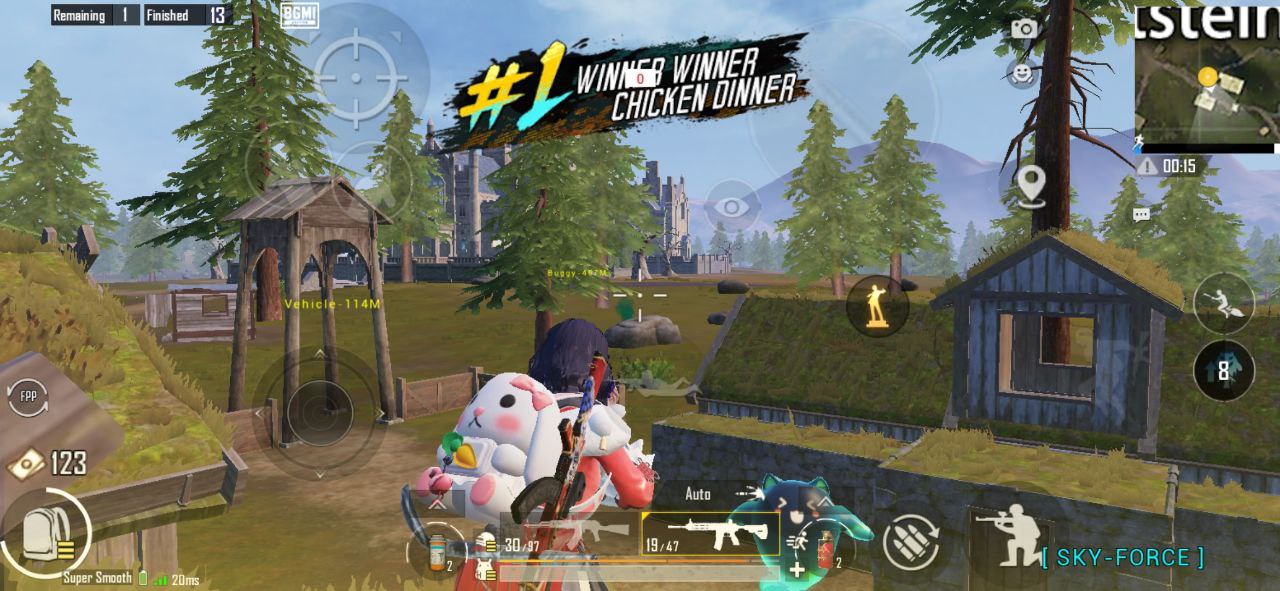The image size is (1280, 591).
Task: Place a map marker pin
Action: coord(1029,184)
